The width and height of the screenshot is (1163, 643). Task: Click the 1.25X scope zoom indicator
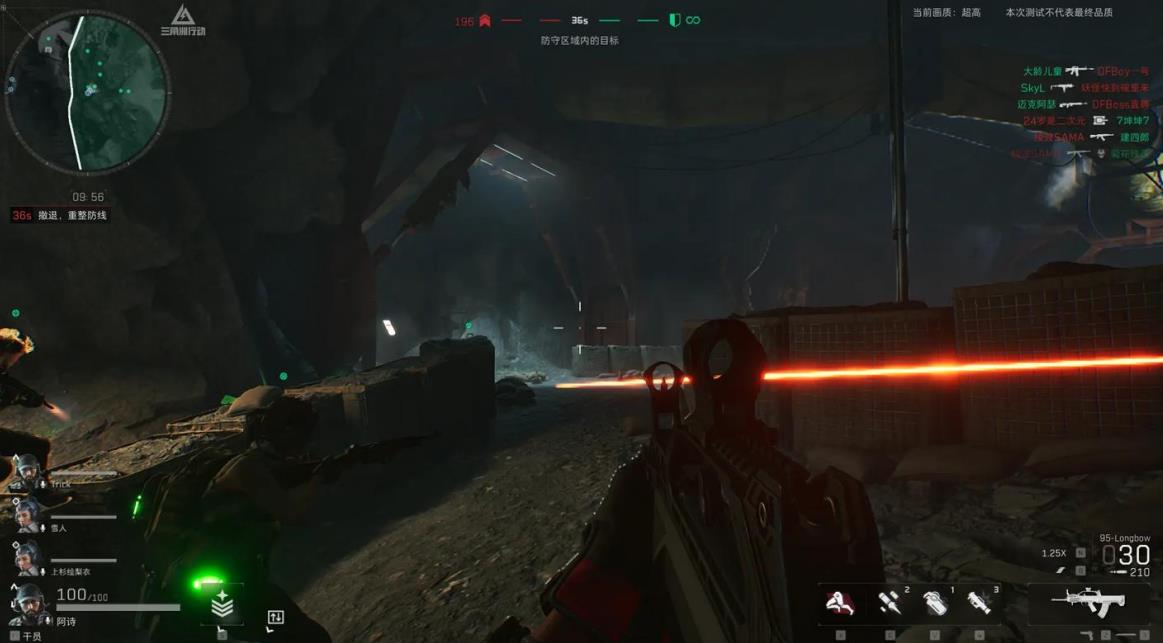click(x=1054, y=553)
